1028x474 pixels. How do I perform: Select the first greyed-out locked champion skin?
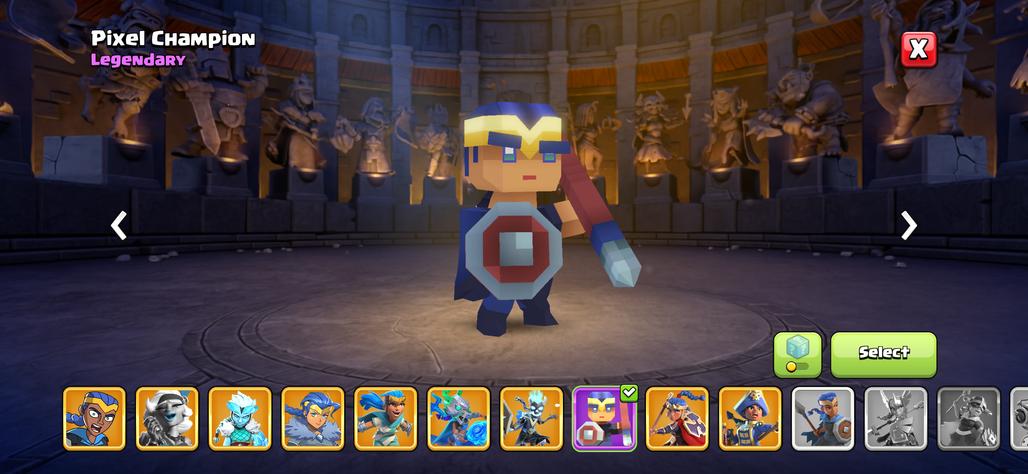(x=896, y=418)
